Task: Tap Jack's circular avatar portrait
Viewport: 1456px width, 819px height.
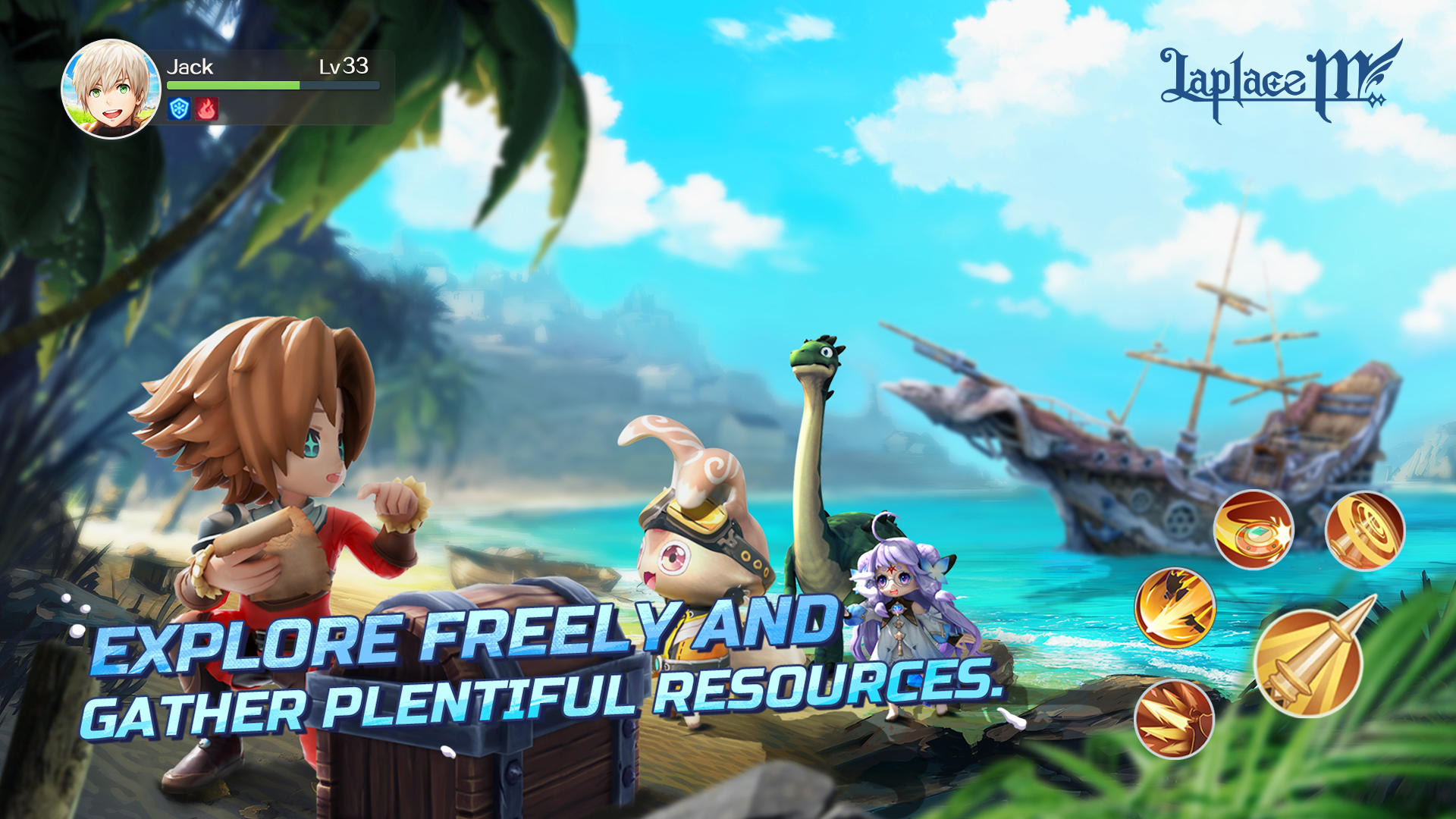Action: tap(108, 87)
